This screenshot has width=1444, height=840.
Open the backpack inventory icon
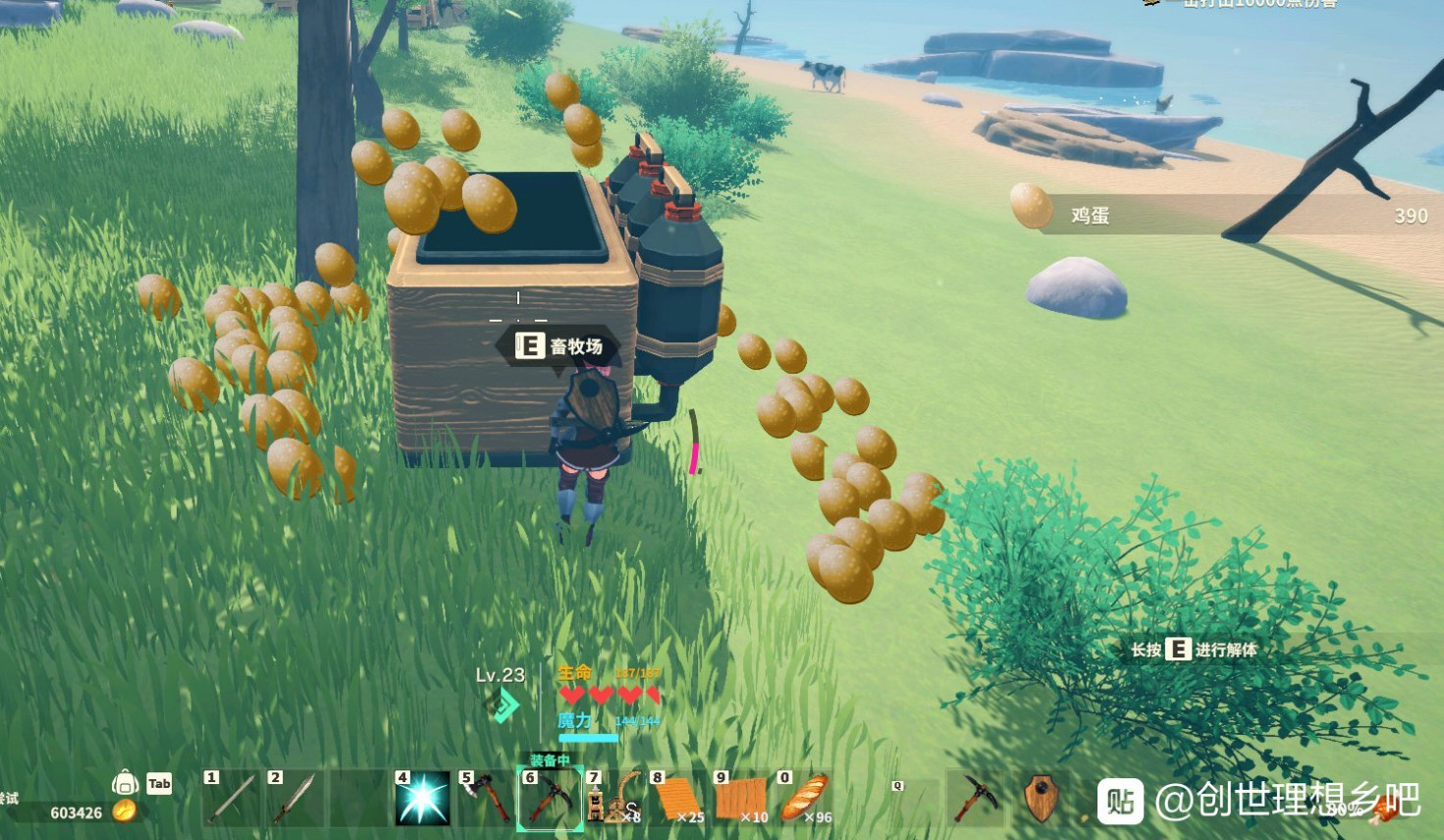point(125,782)
